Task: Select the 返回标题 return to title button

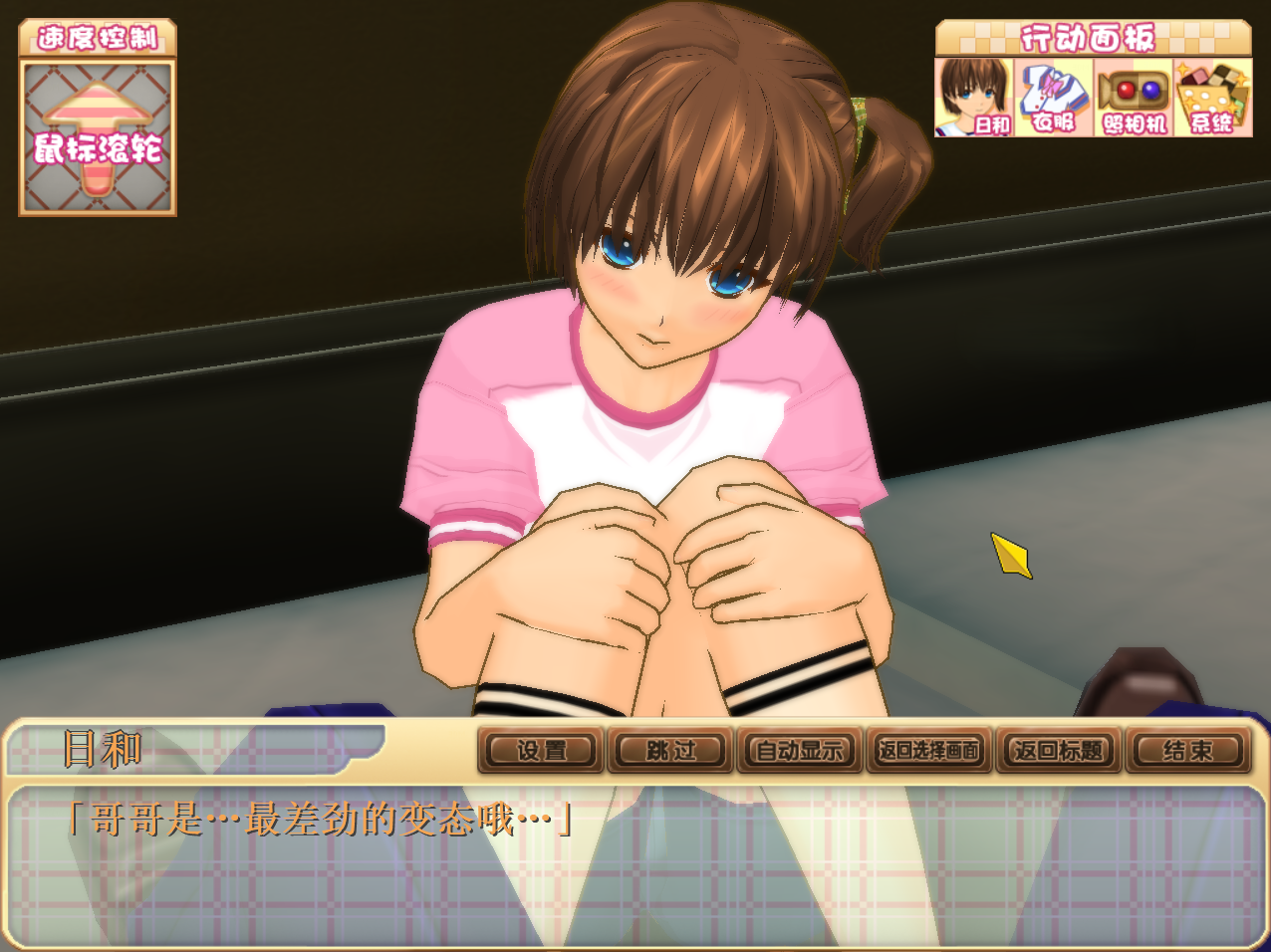Action: tap(1058, 750)
